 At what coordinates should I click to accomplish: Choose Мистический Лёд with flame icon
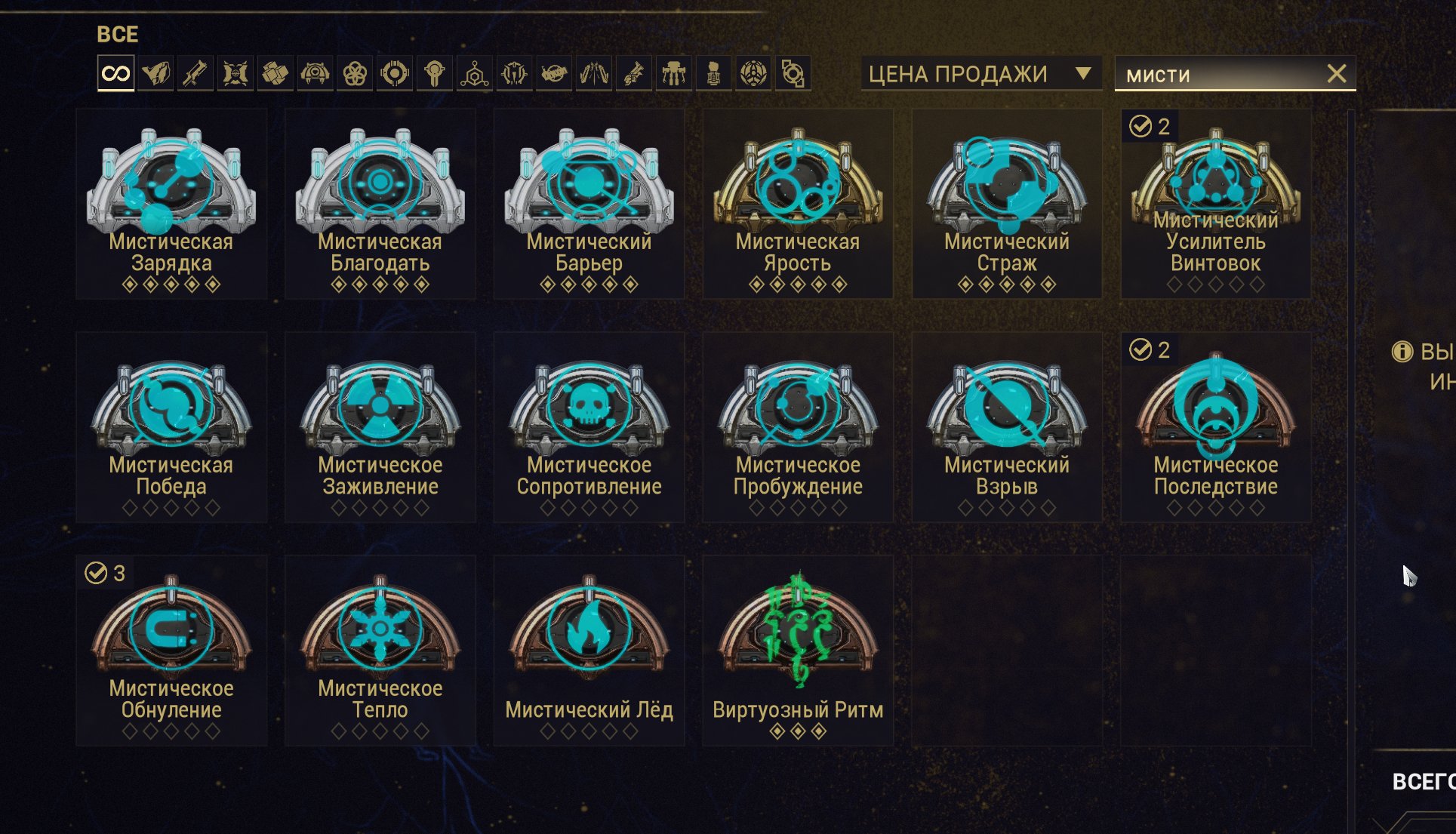click(x=589, y=651)
